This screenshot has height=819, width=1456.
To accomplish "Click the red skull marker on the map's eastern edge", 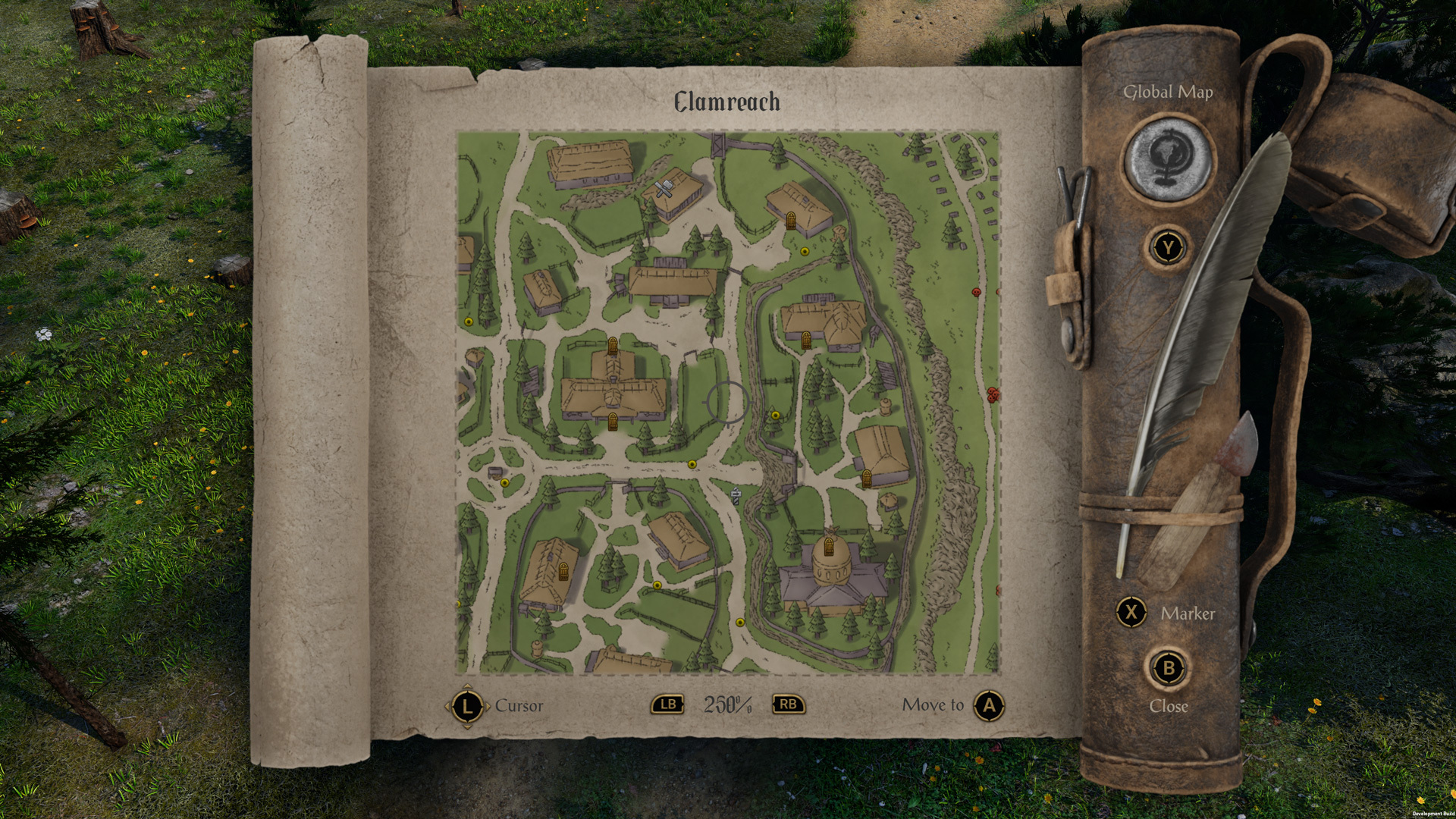I will coord(976,292).
